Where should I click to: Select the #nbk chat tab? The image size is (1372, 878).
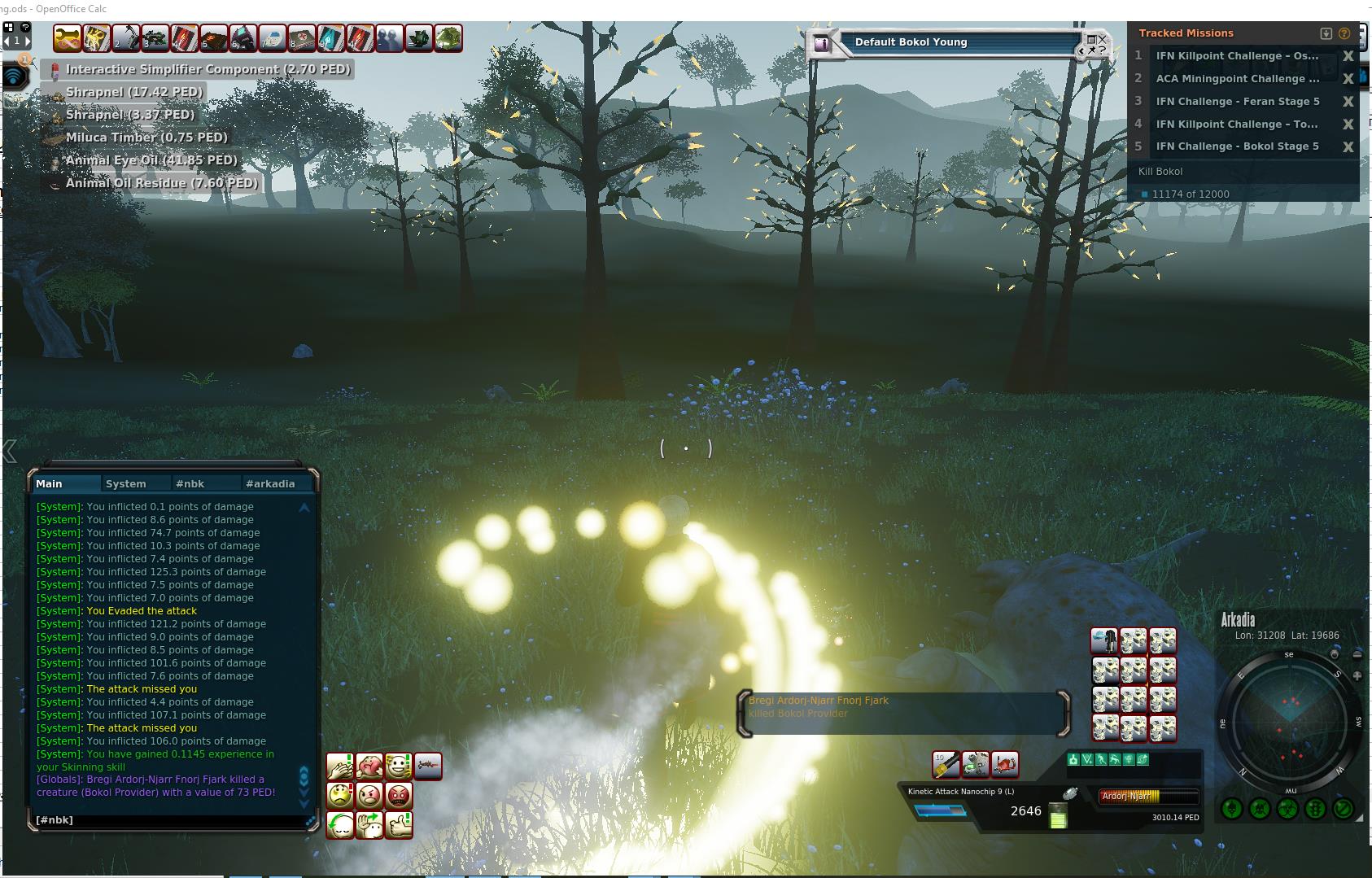(x=190, y=483)
